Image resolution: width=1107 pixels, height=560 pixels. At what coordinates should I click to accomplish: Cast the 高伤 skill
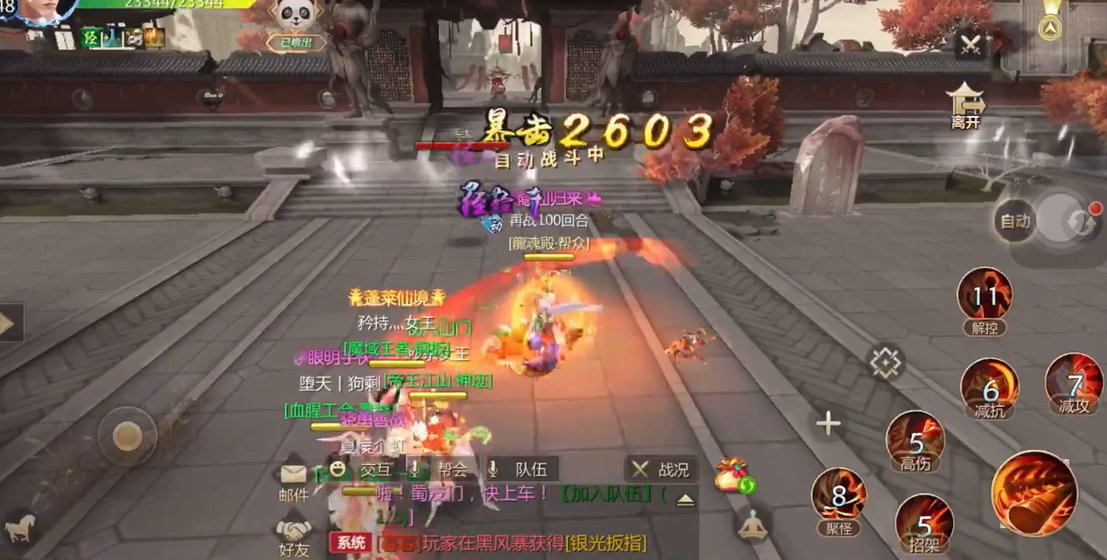[x=915, y=440]
